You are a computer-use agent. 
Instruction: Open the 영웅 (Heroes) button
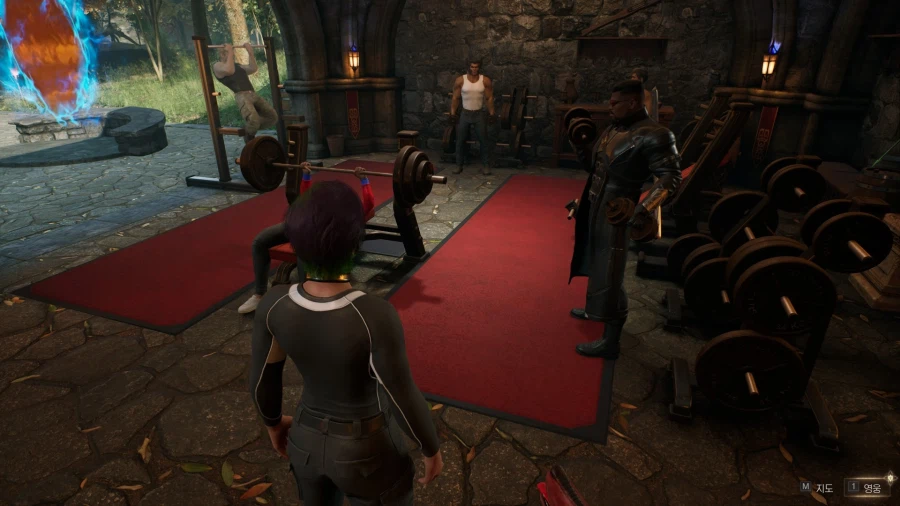click(868, 488)
